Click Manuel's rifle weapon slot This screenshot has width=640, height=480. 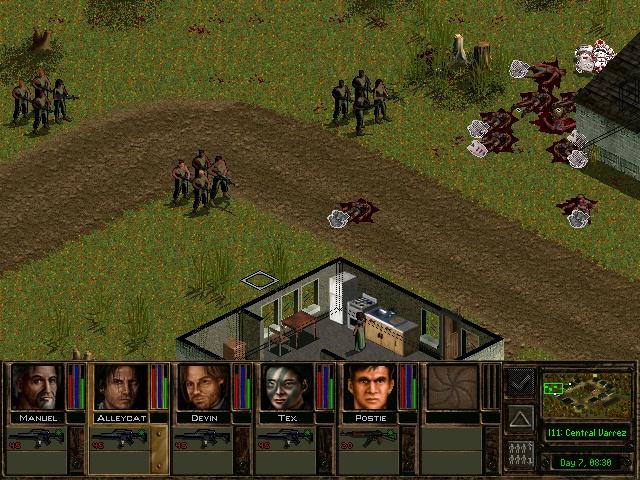pos(37,438)
